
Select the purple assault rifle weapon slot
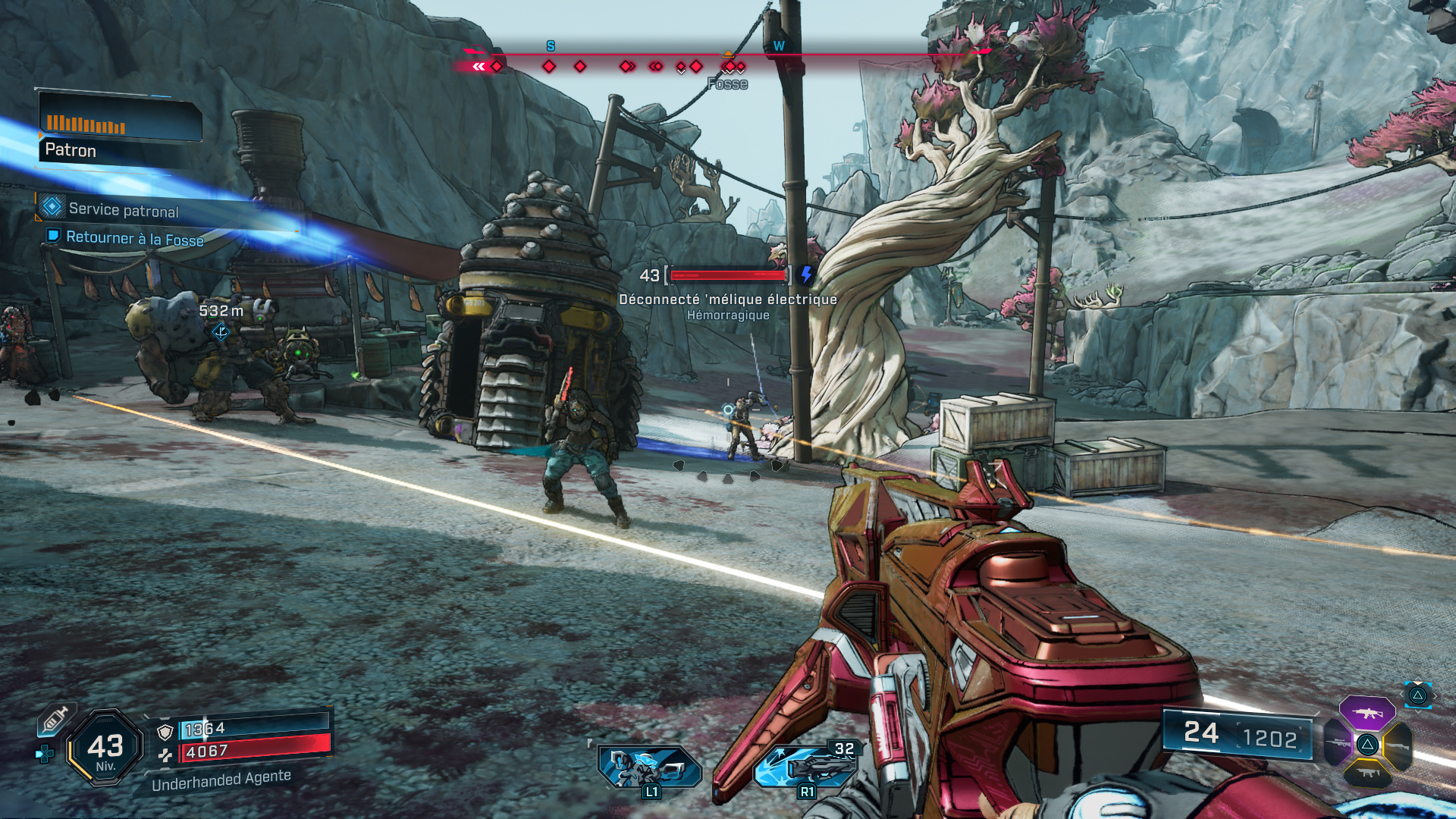tap(1367, 713)
